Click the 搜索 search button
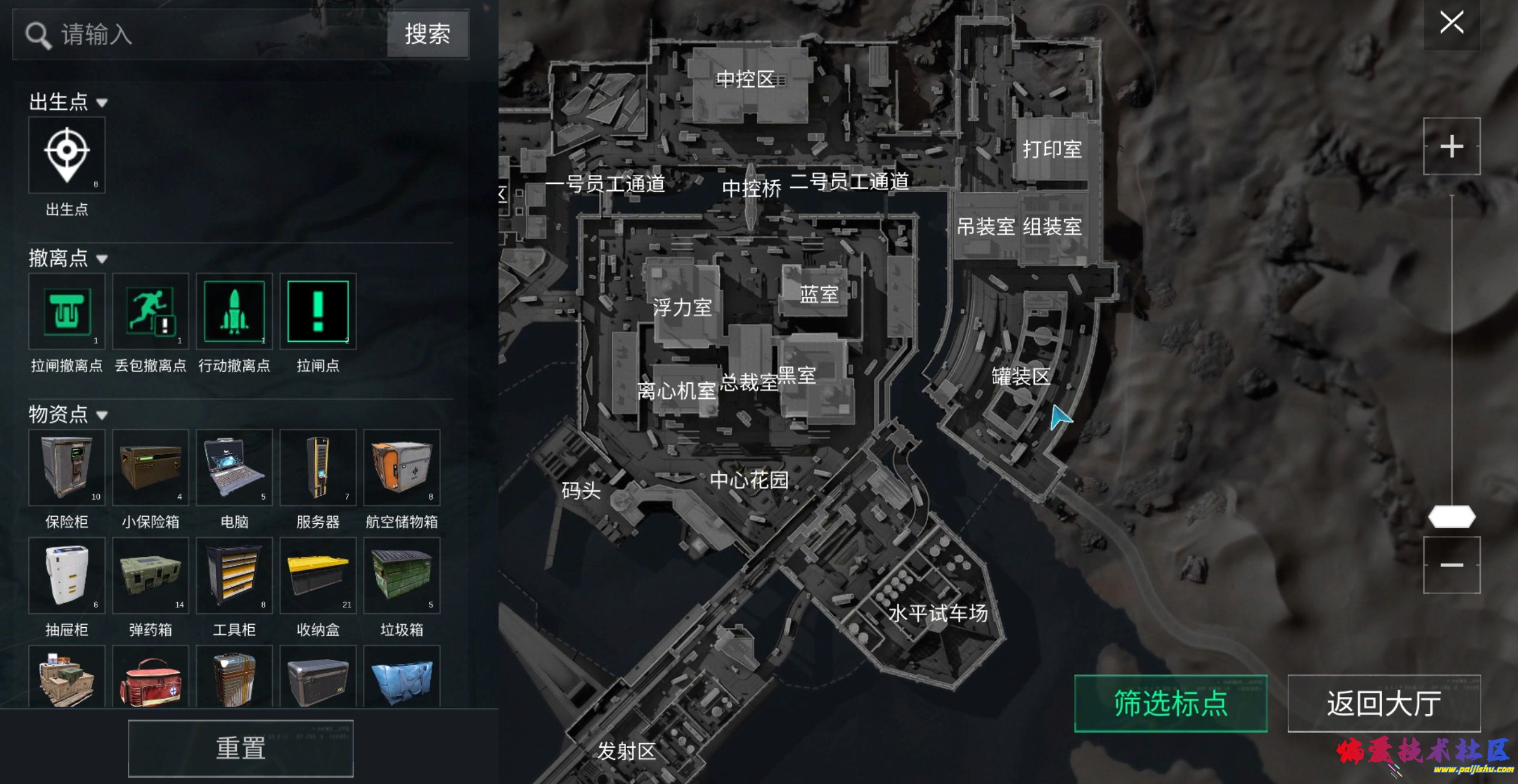 427,34
